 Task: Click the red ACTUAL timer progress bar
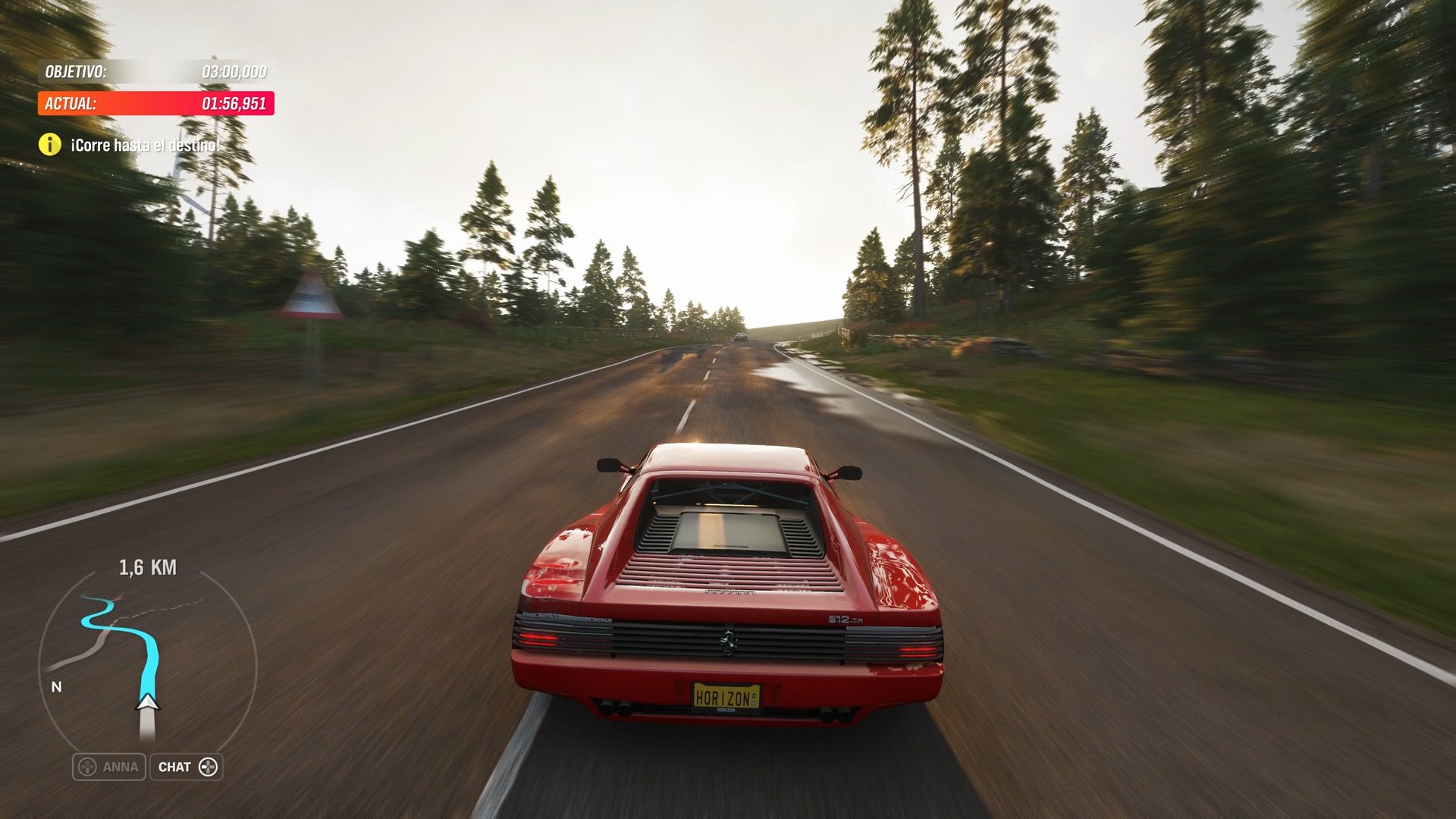click(152, 104)
